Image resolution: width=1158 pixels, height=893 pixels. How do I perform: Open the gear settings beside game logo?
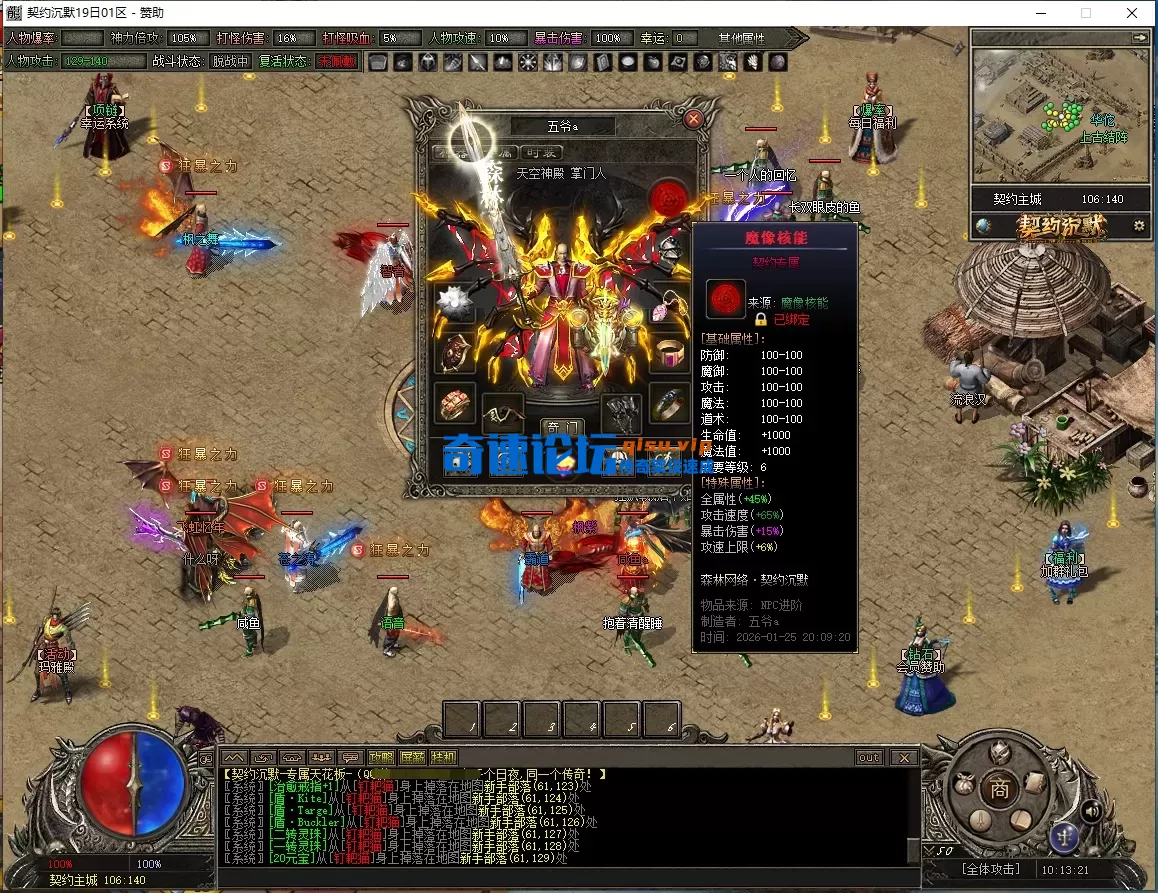(x=1138, y=227)
